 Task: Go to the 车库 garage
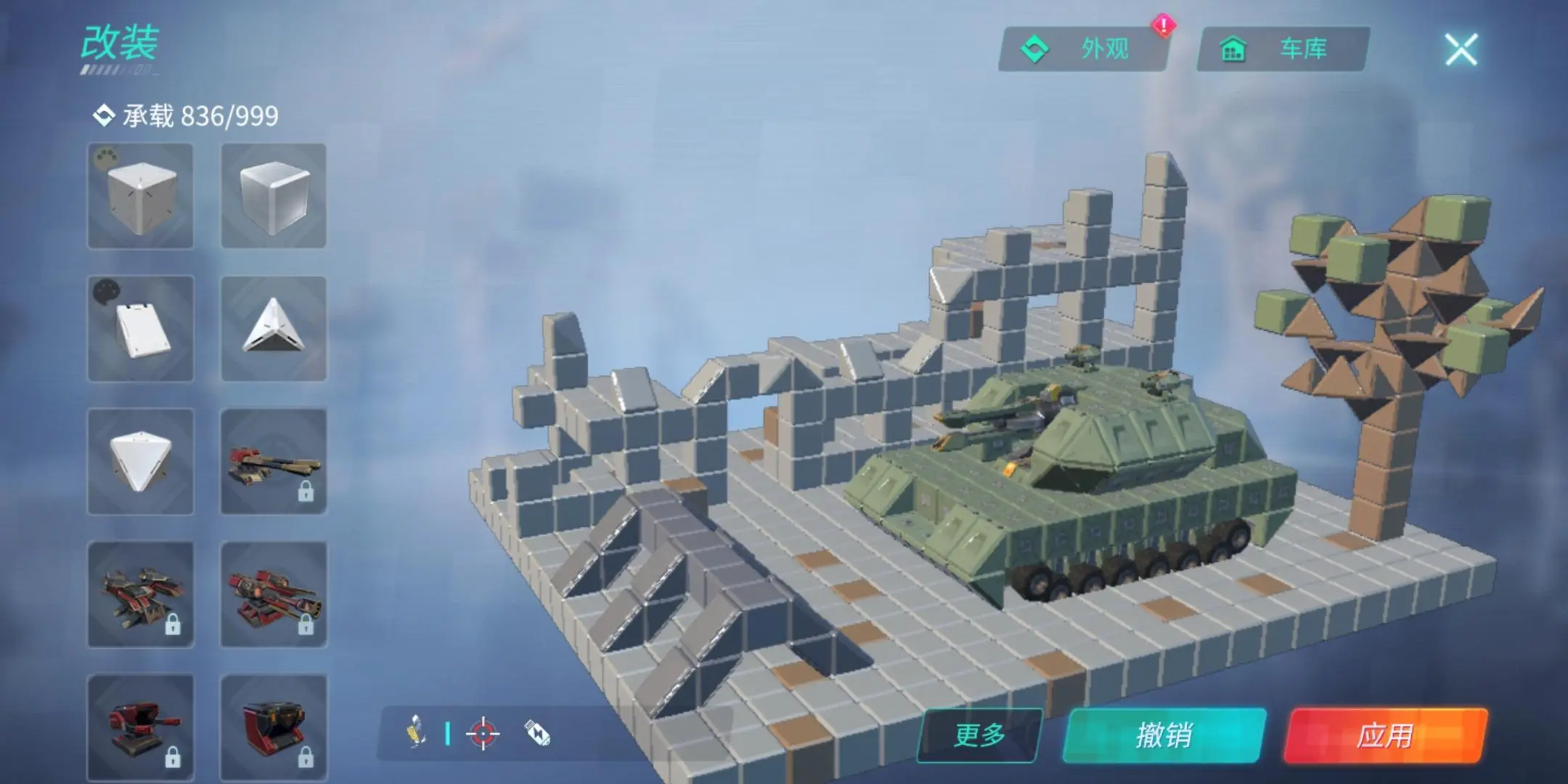(x=1283, y=49)
